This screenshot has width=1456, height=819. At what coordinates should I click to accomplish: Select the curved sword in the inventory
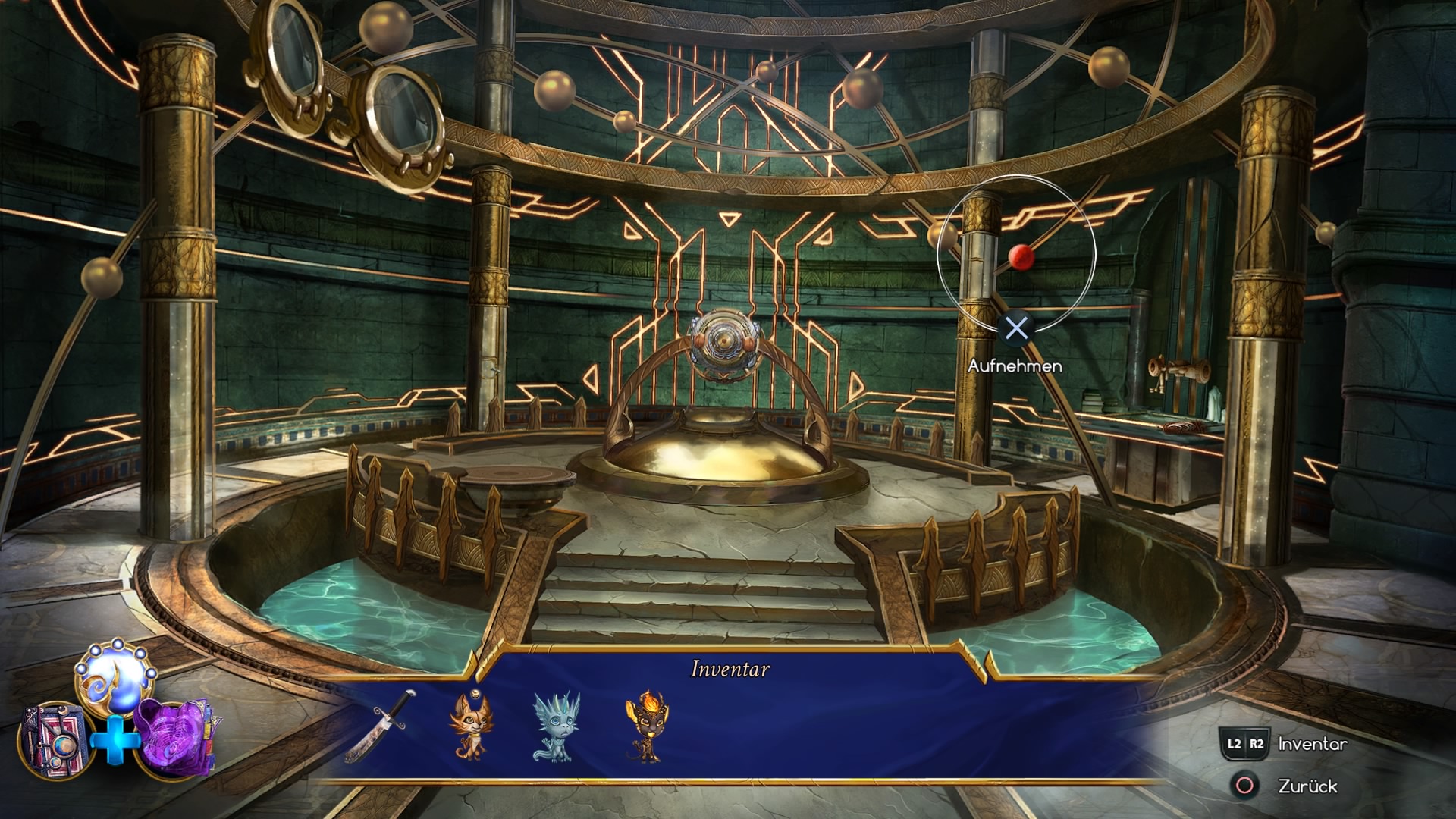(381, 726)
